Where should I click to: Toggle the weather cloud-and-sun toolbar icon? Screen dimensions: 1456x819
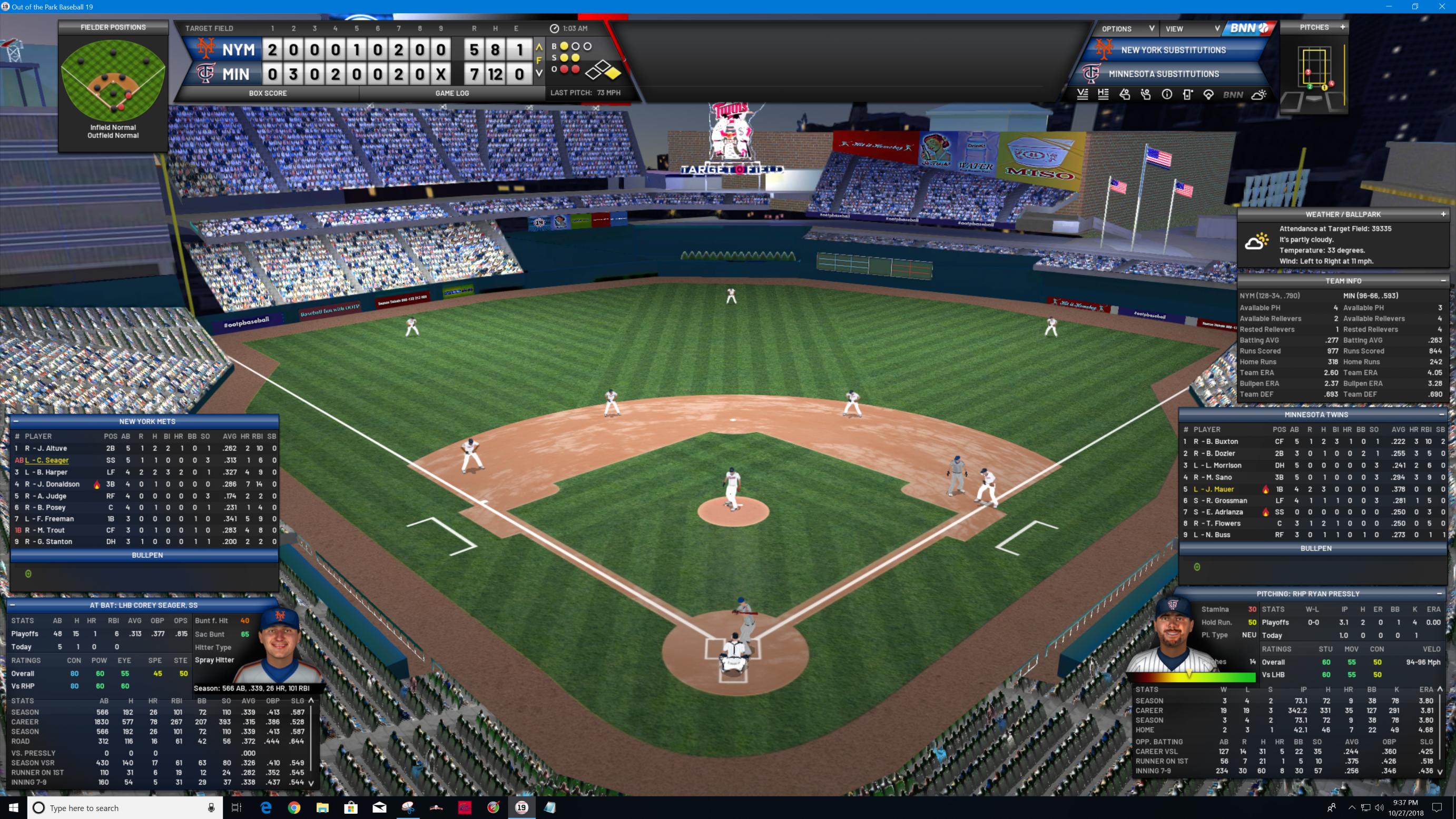coord(1259,95)
